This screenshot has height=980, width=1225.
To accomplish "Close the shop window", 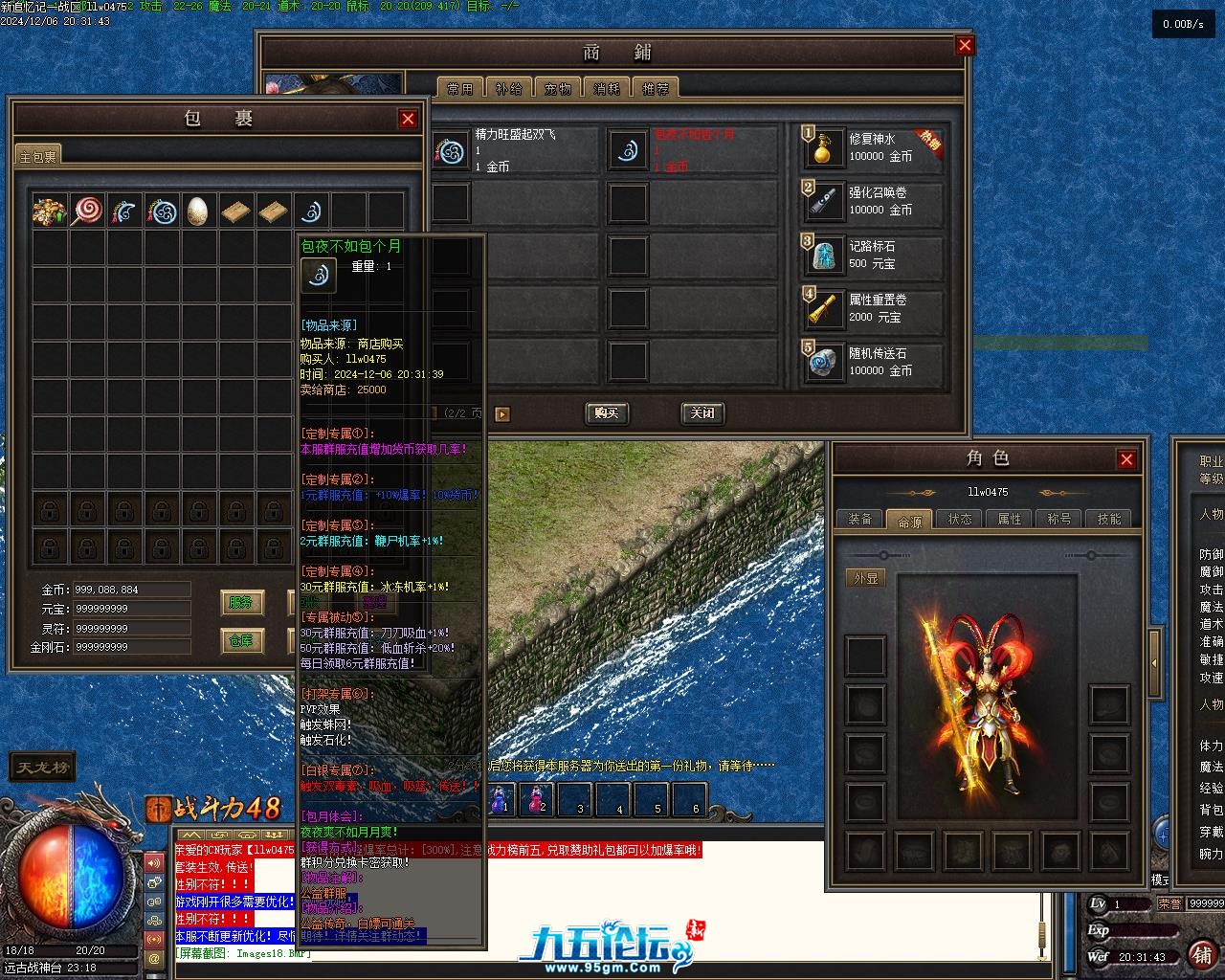I will tap(965, 45).
